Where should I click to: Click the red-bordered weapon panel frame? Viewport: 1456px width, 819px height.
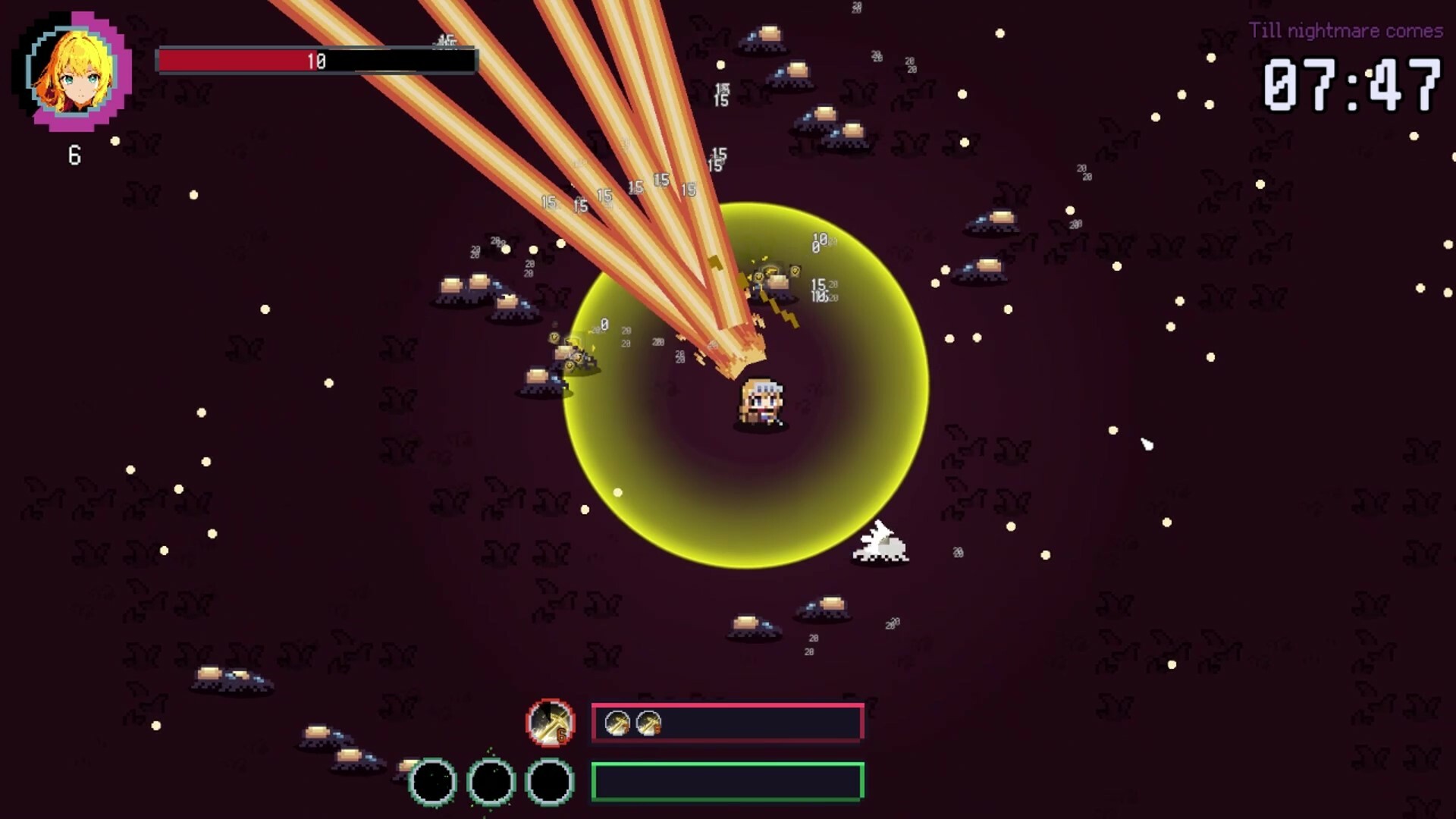[726, 723]
